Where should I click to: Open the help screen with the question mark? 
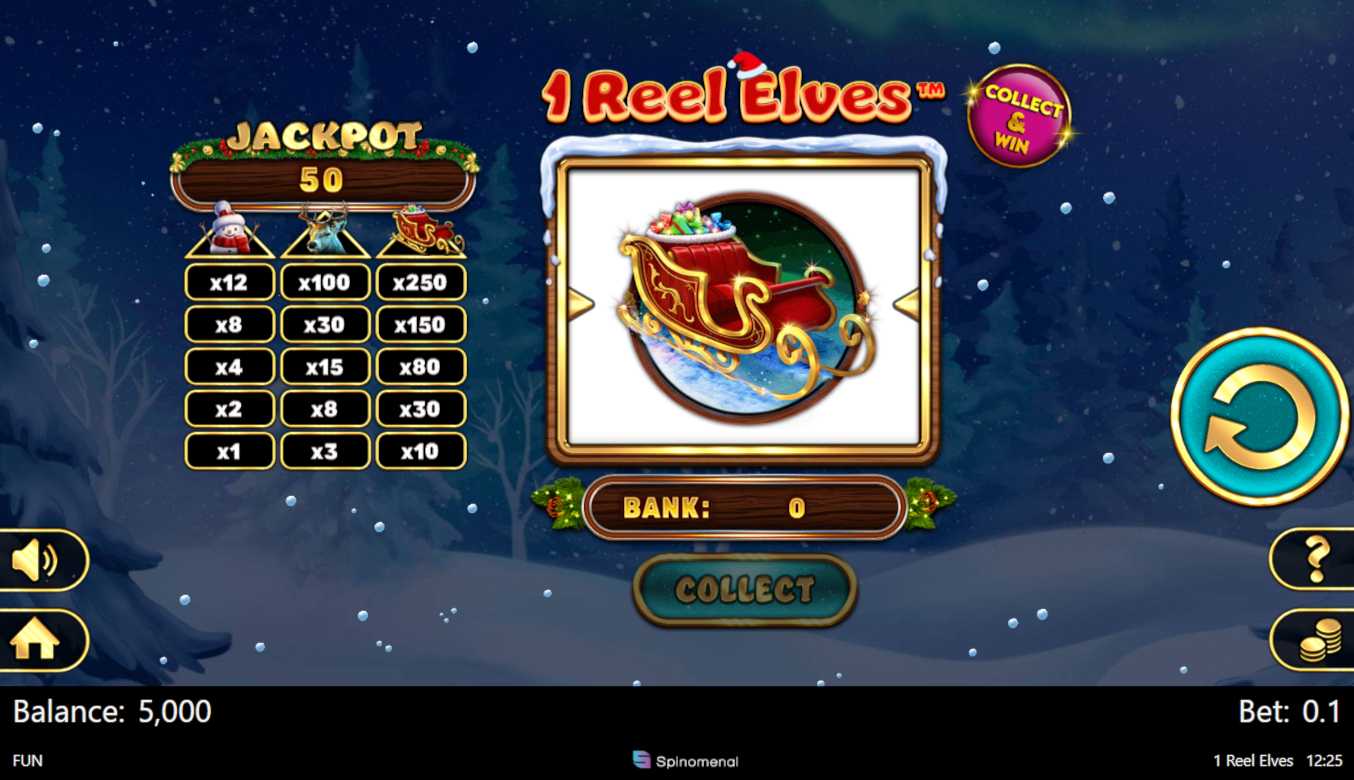[1316, 559]
